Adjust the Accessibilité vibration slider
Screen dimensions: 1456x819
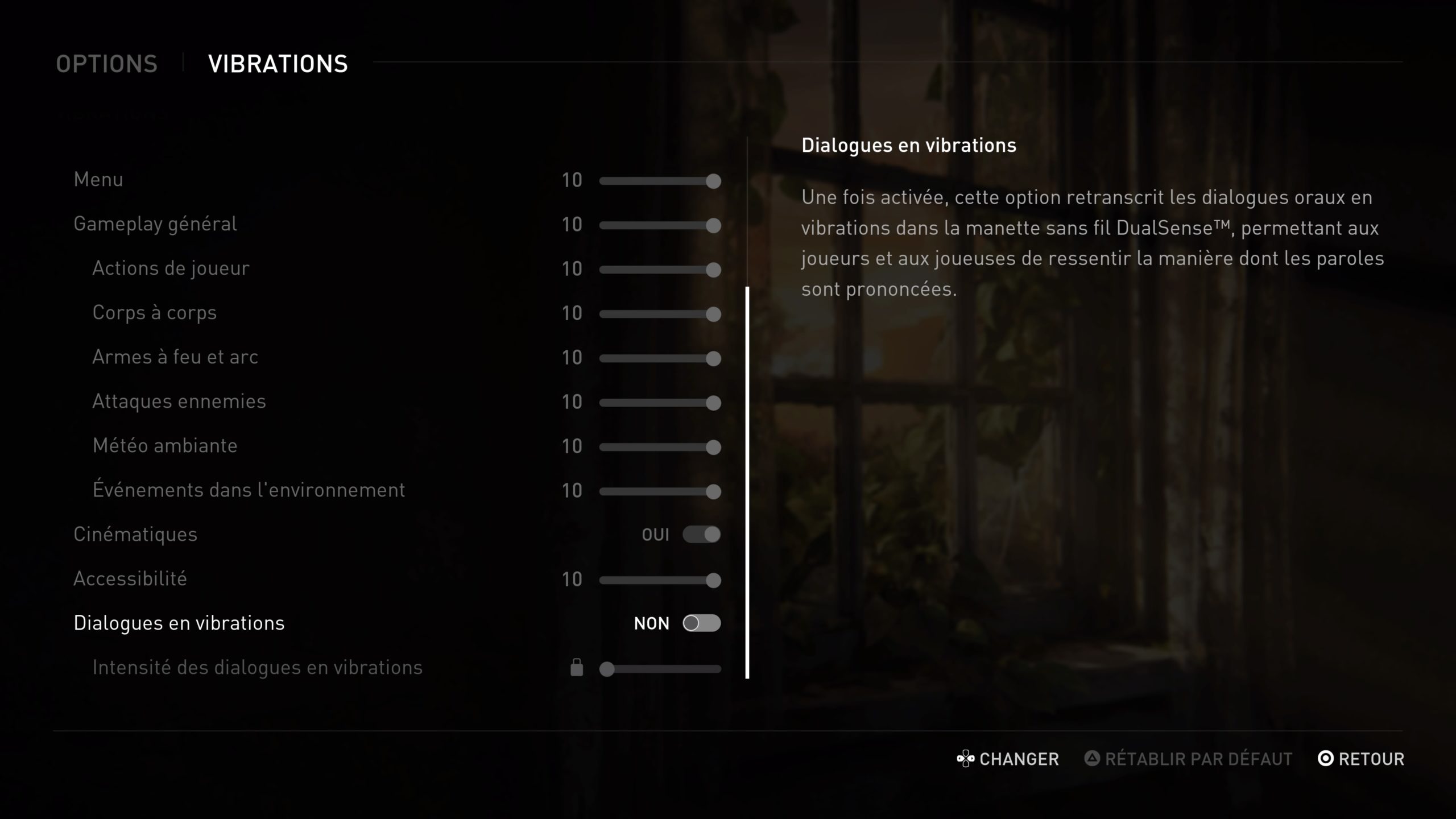pyautogui.click(x=660, y=580)
